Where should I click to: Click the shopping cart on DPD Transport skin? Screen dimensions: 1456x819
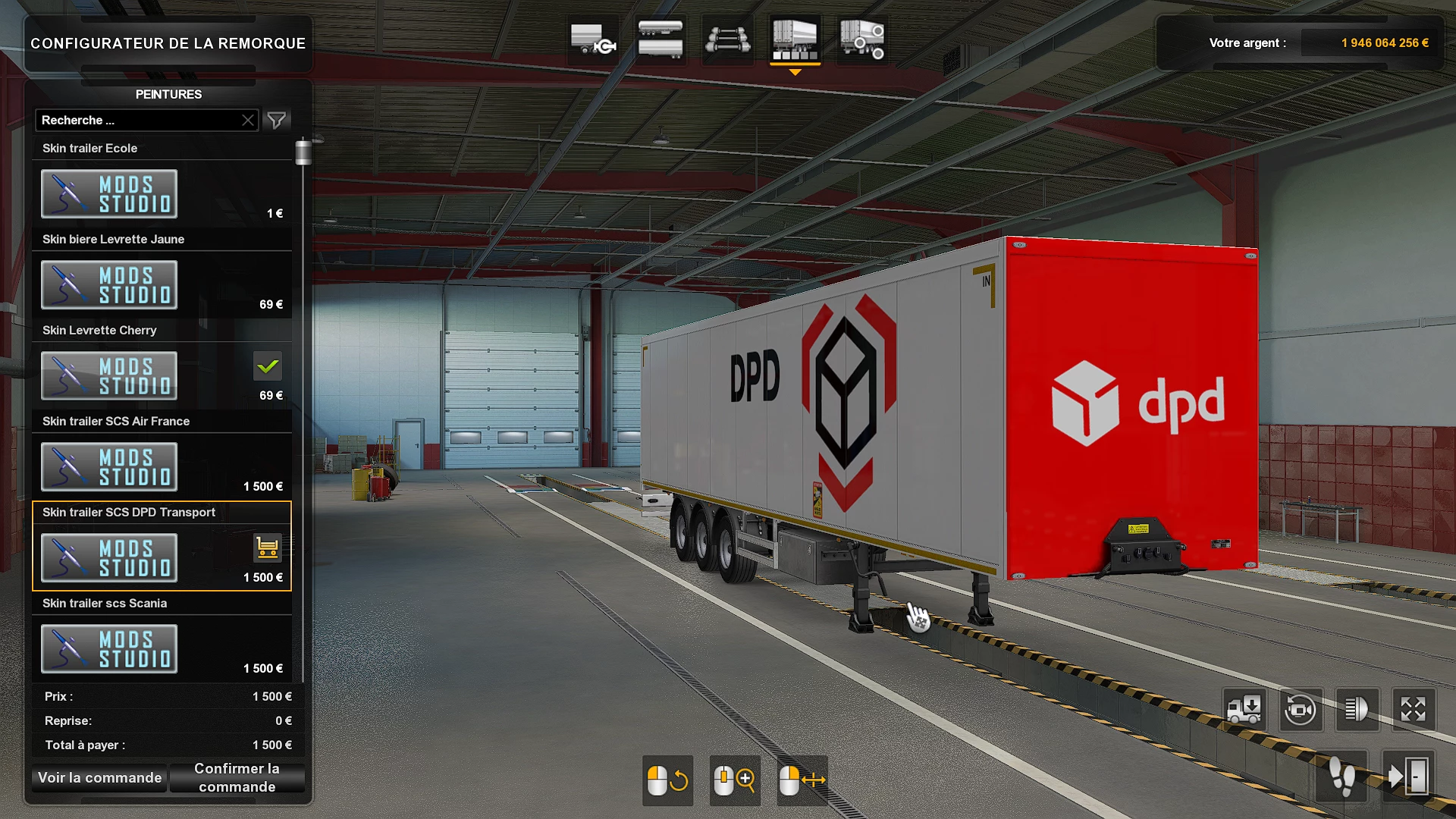point(267,548)
